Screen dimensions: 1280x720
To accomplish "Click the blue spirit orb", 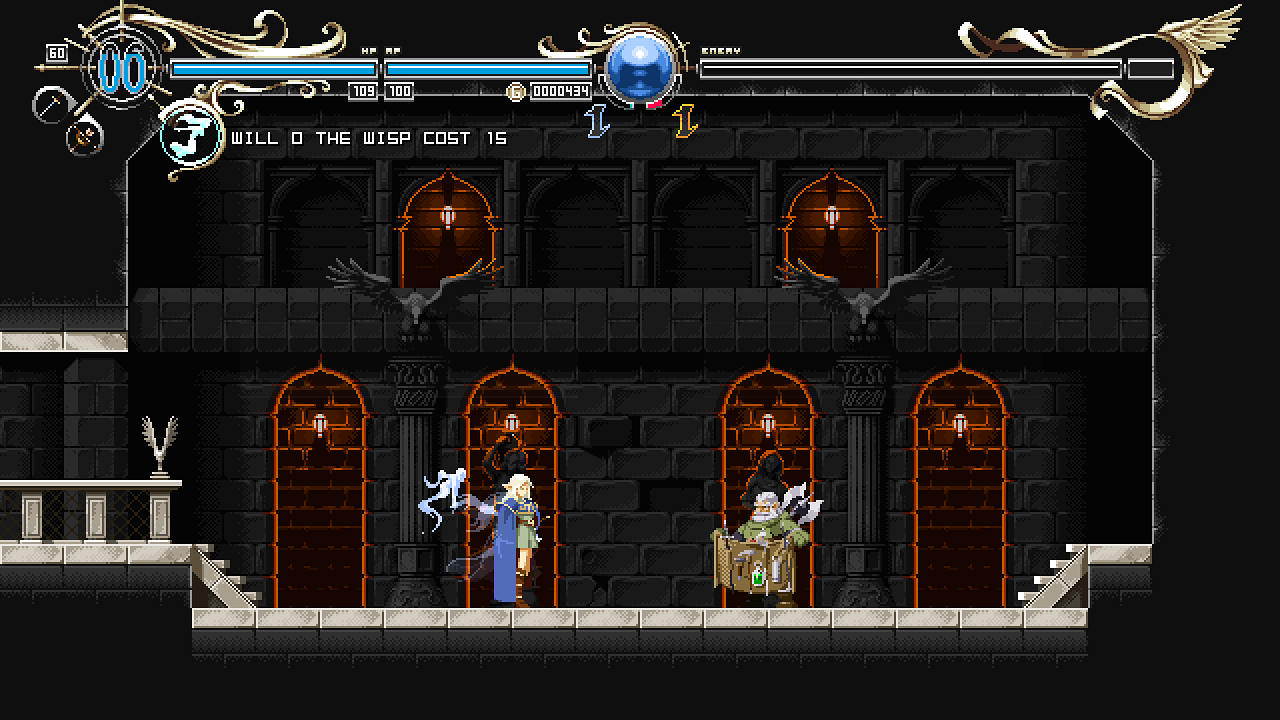I will point(640,68).
